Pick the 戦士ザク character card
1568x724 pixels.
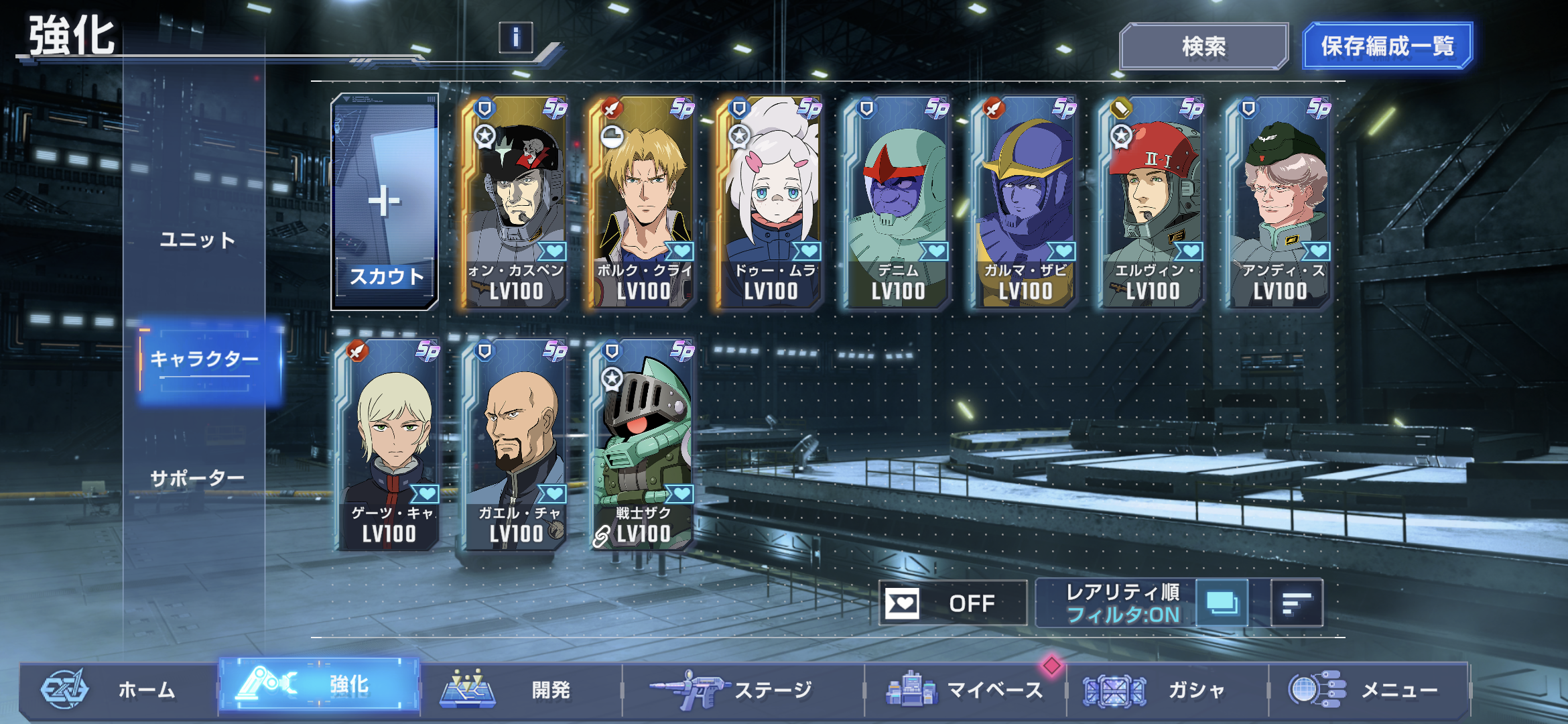pyautogui.click(x=642, y=444)
